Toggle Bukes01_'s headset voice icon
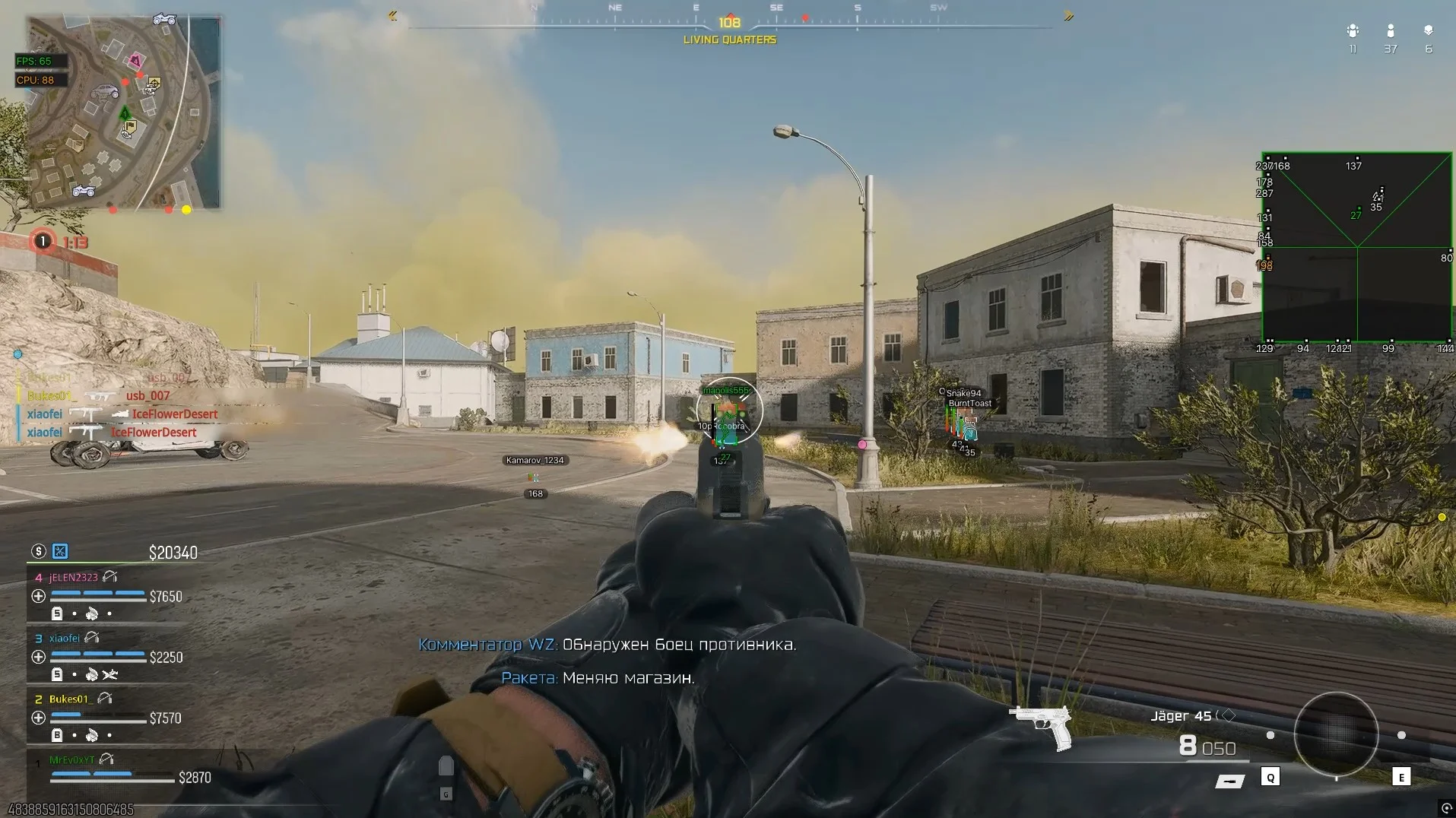Viewport: 1456px width, 818px height. [x=104, y=699]
